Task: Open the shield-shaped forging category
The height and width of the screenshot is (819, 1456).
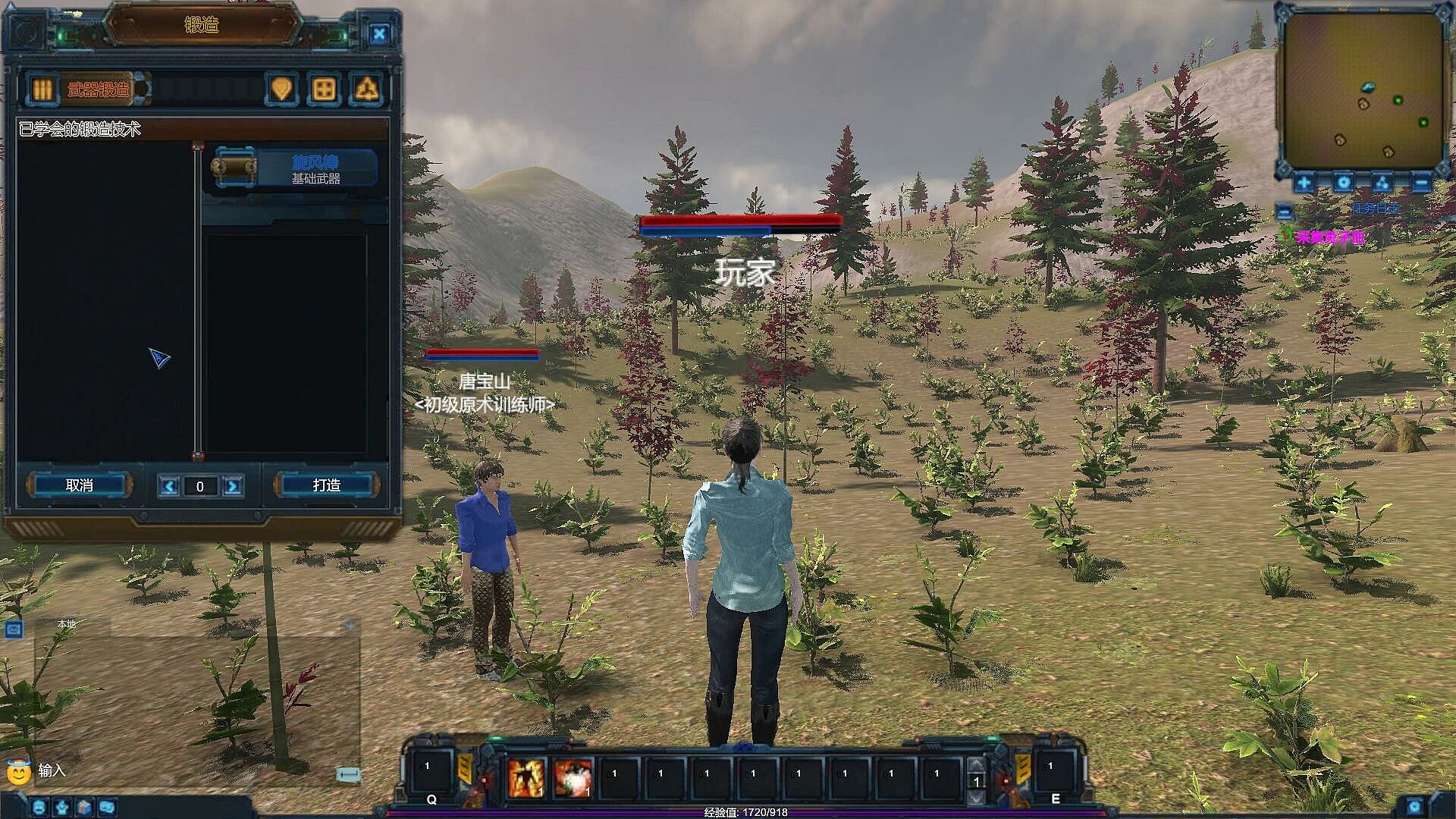Action: [x=281, y=89]
